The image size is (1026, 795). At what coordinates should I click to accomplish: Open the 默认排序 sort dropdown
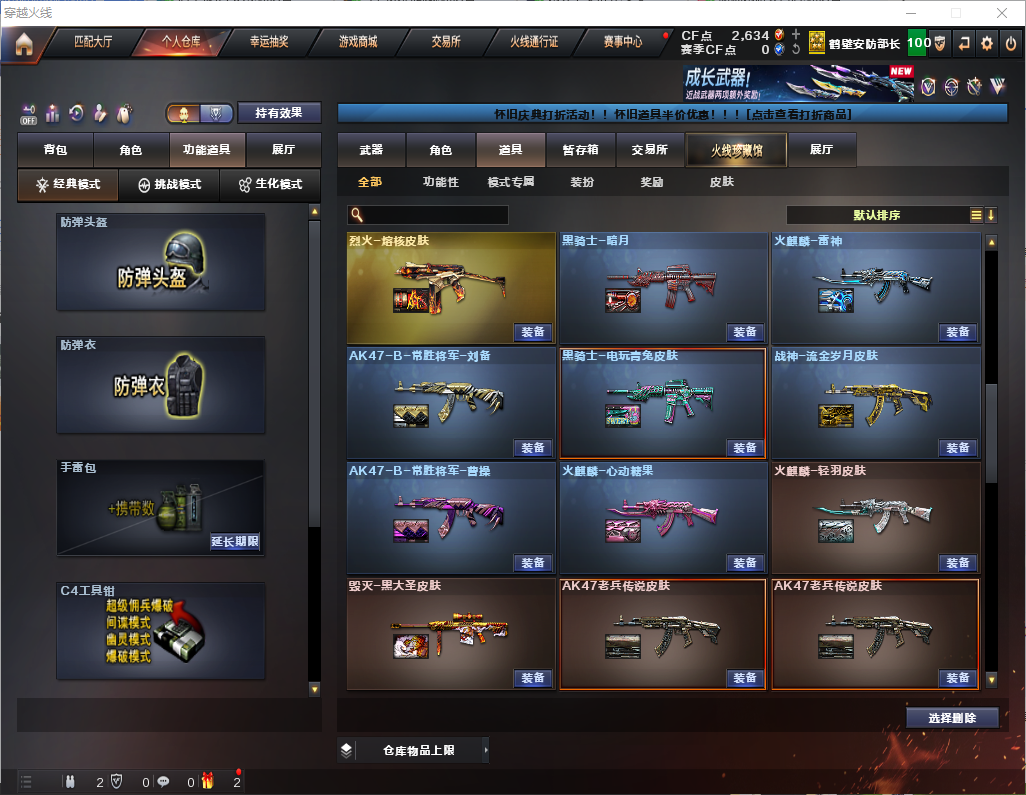[x=876, y=215]
